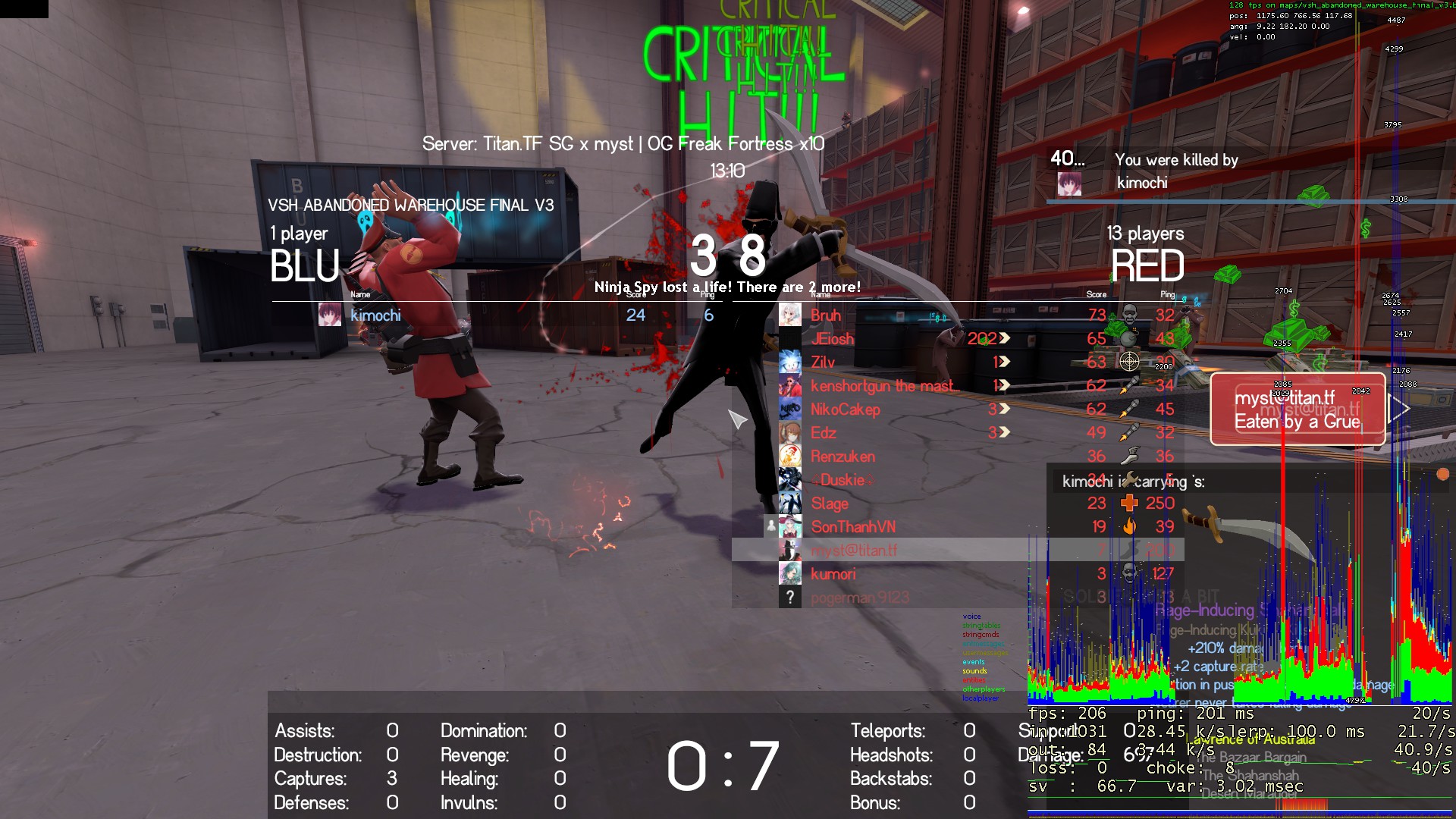The height and width of the screenshot is (819, 1456).
Task: Choose Zilv from the RED team list
Action: click(x=823, y=362)
